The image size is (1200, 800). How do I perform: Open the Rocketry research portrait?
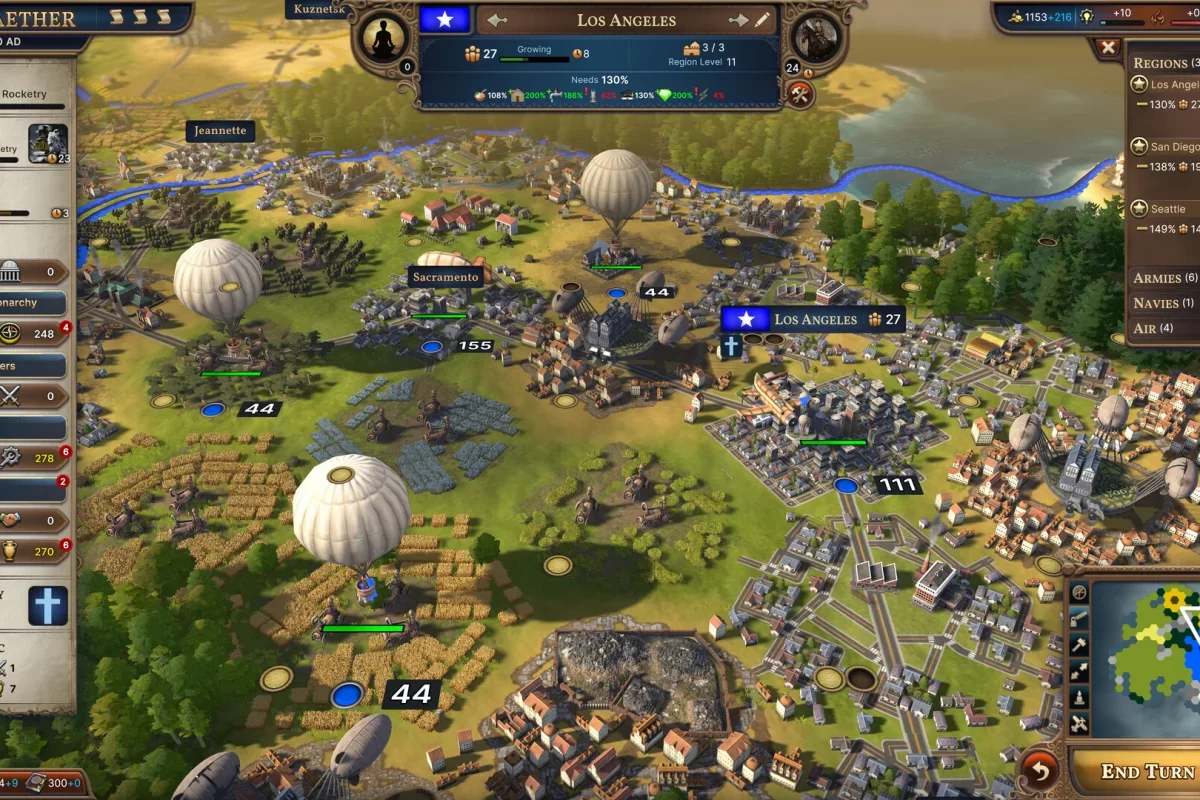coord(47,144)
